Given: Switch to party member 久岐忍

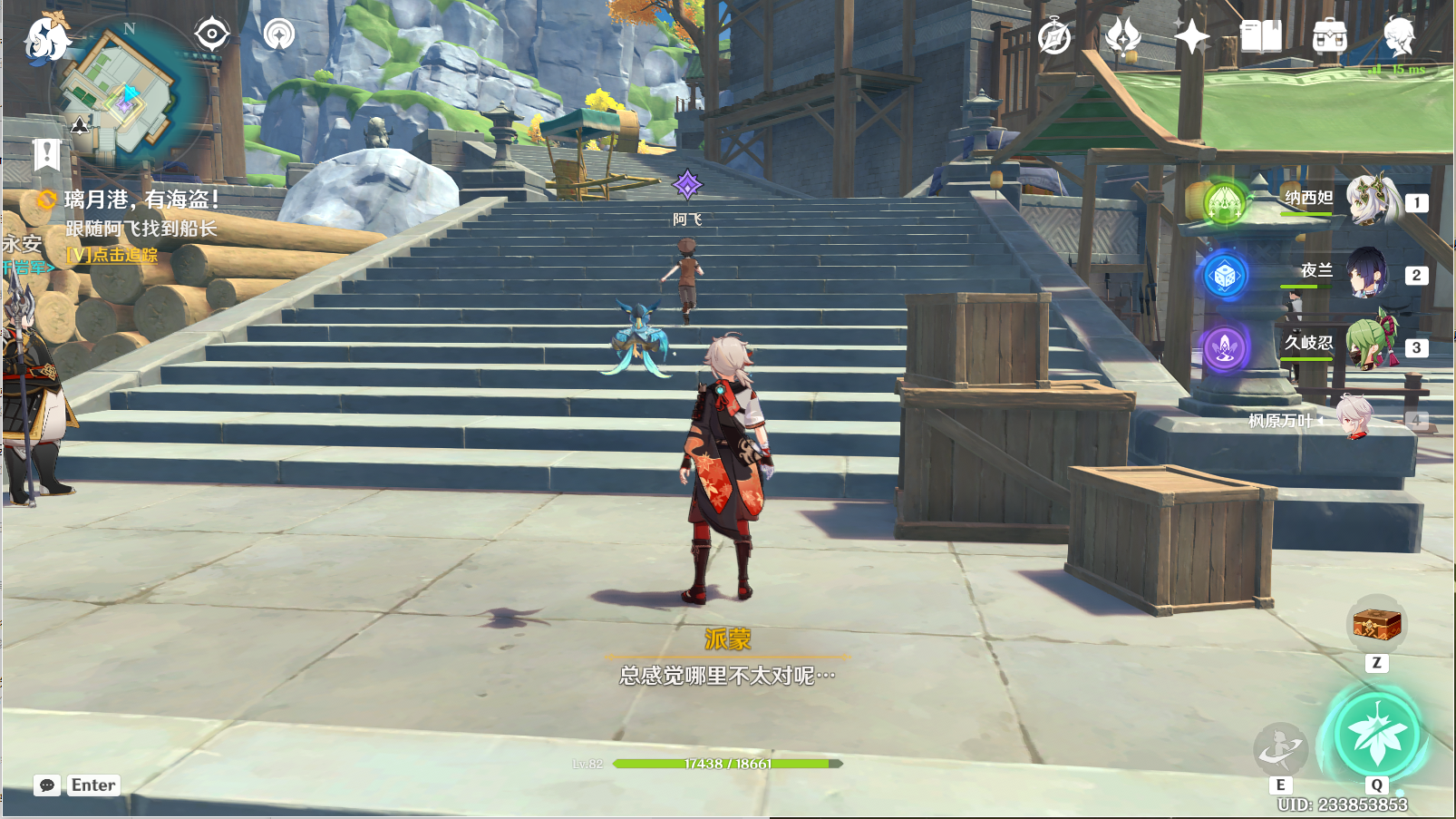Looking at the screenshot, I should pos(1369,346).
